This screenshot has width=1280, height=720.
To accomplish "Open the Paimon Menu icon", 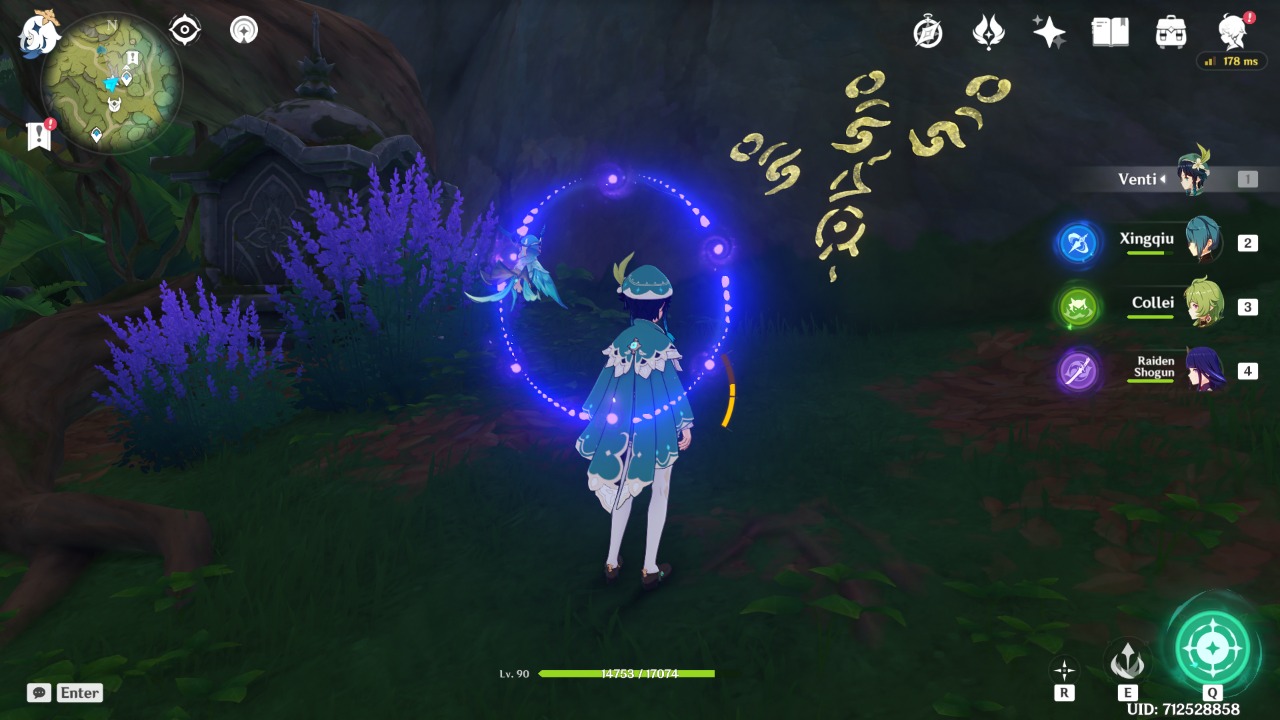I will coord(37,31).
